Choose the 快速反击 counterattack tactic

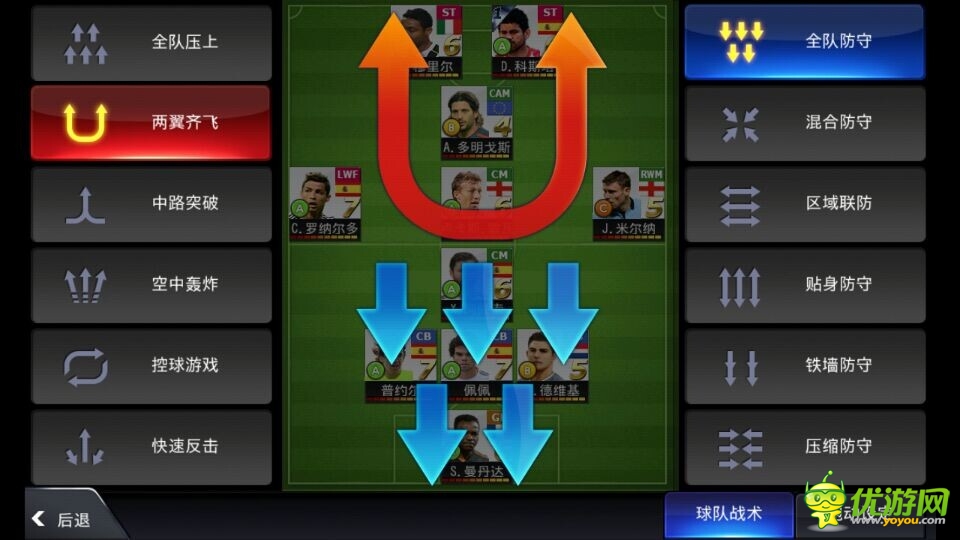coord(151,446)
